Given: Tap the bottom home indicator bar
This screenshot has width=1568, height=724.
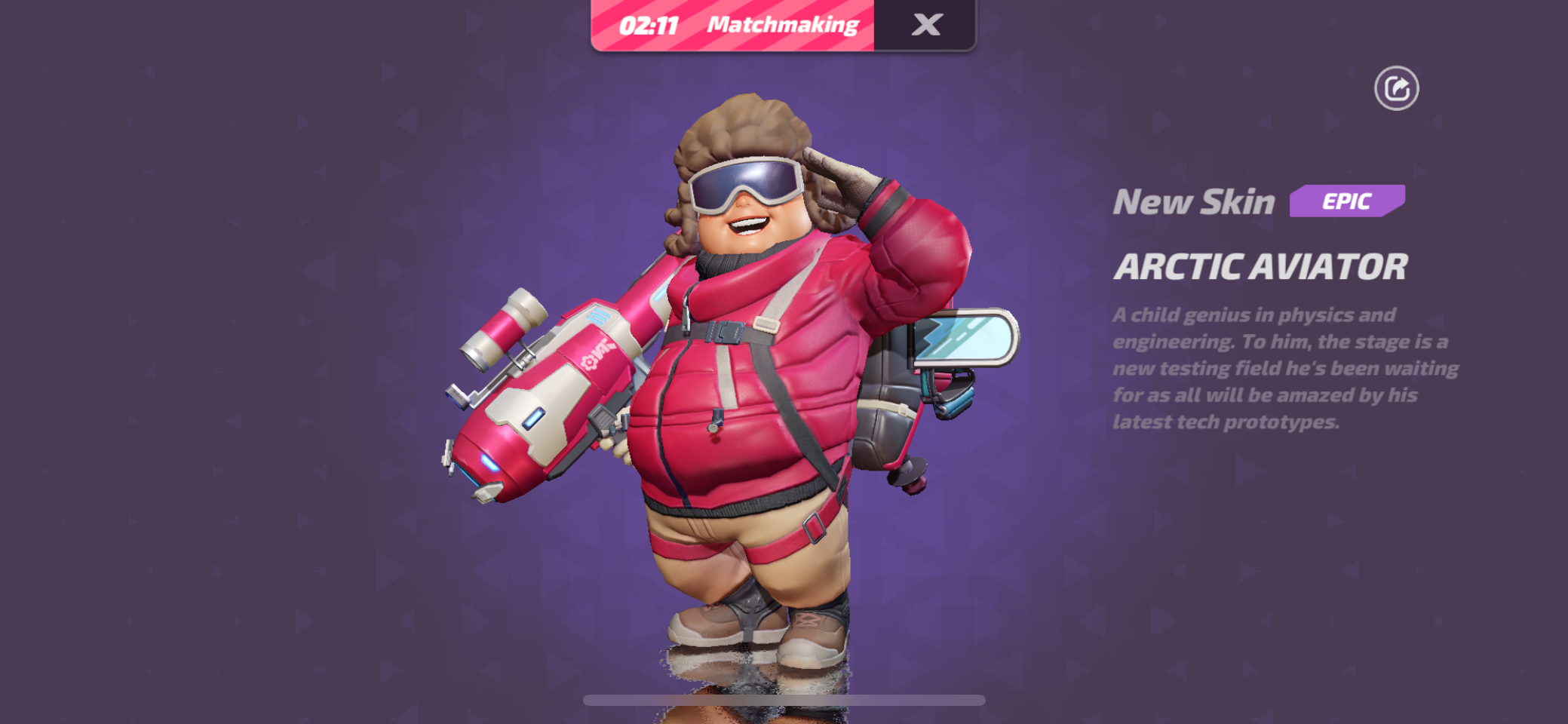Looking at the screenshot, I should pos(784,699).
